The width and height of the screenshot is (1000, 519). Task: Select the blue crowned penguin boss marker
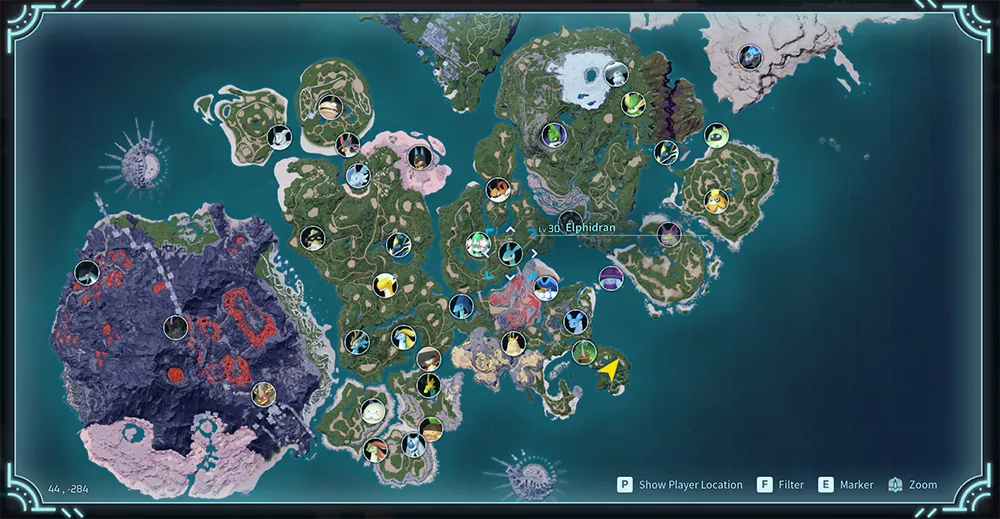pos(545,288)
